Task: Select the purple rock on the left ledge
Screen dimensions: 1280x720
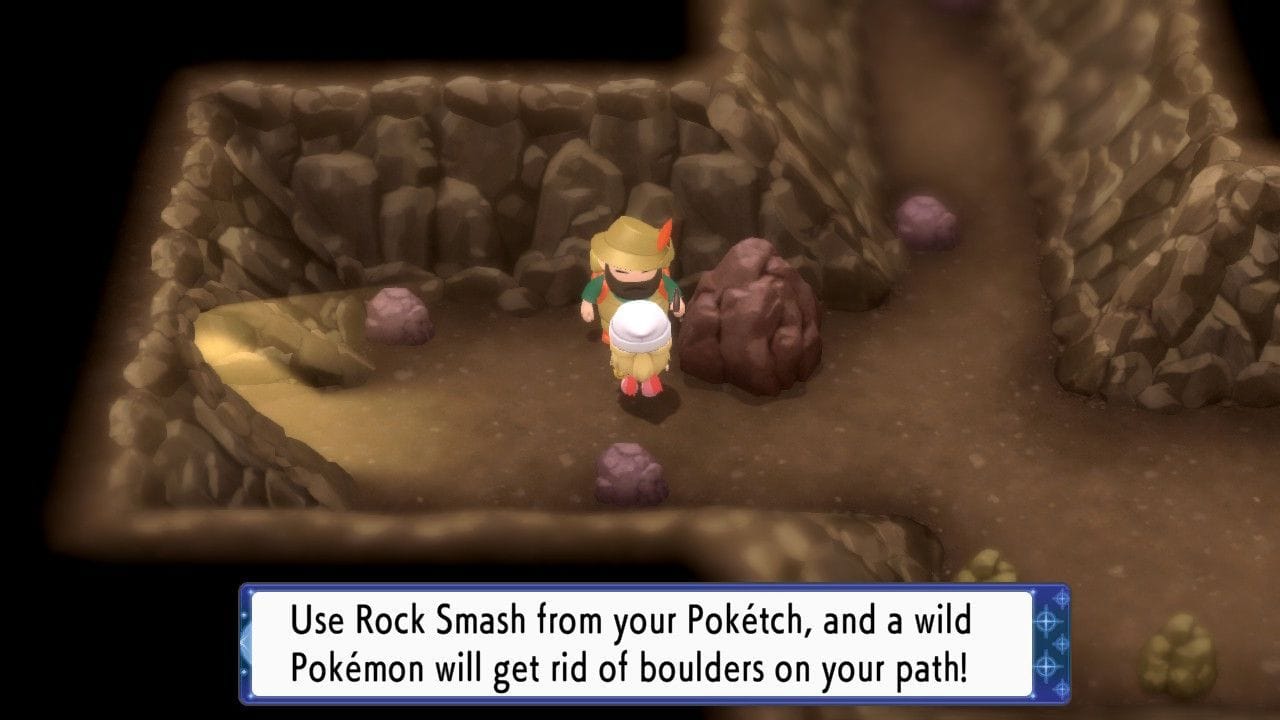Action: pos(397,310)
